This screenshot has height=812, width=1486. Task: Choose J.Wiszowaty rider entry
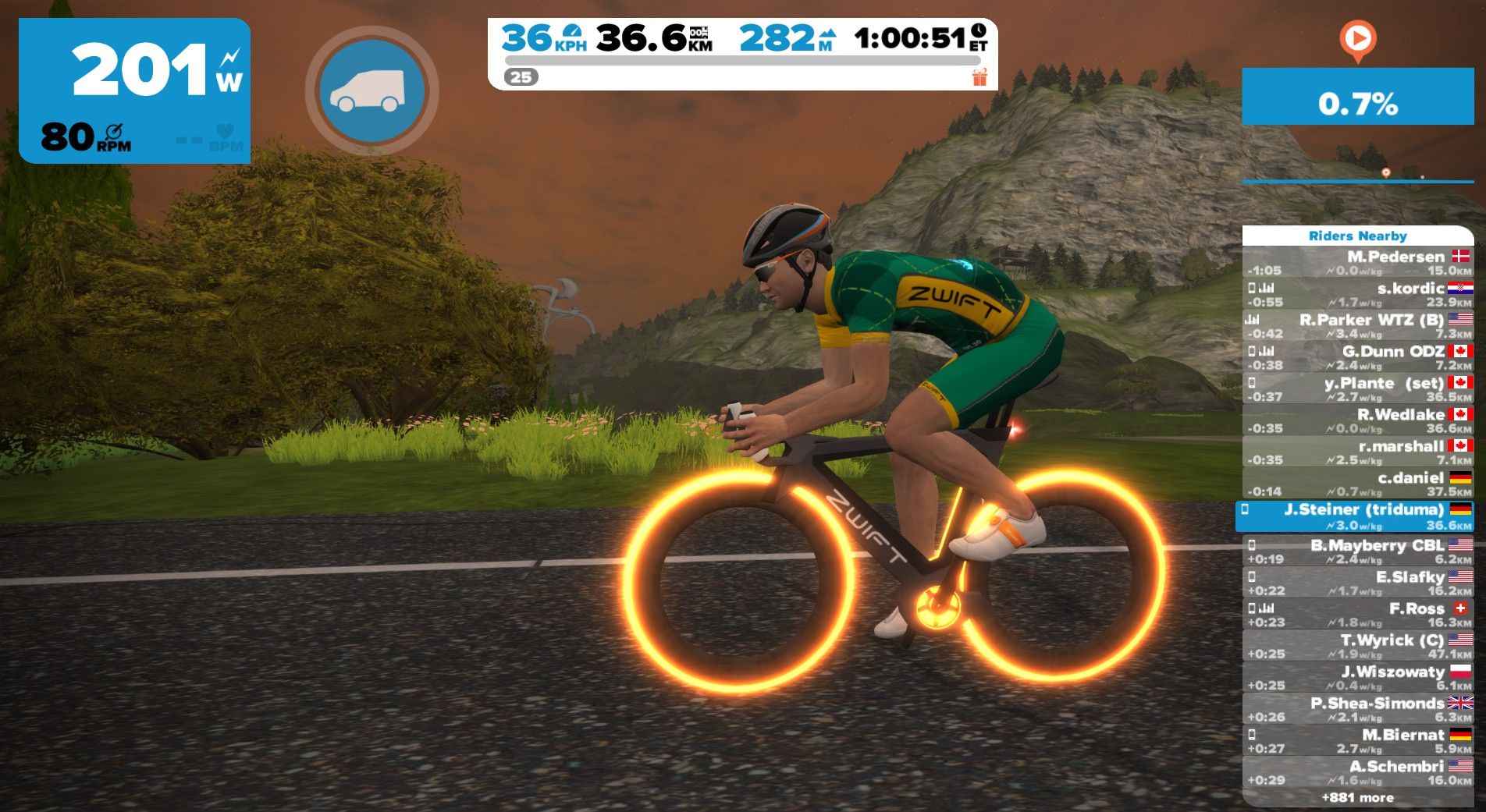click(x=1357, y=678)
